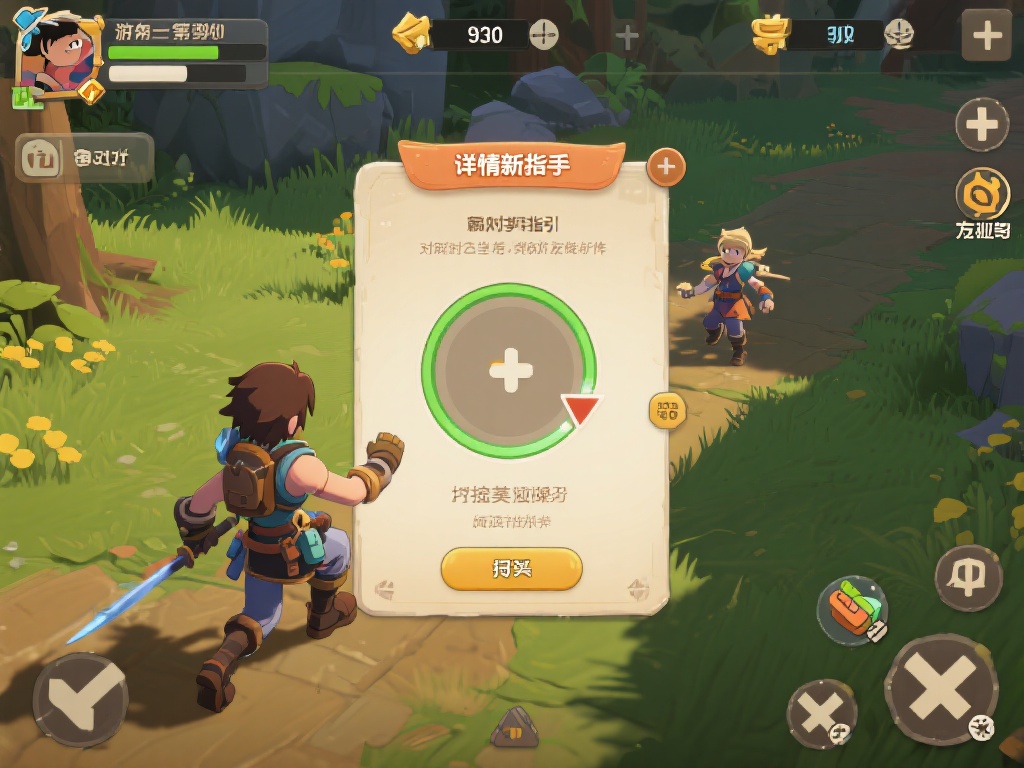This screenshot has width=1024, height=768.
Task: Open the backpack item icon
Action: pyautogui.click(x=852, y=608)
